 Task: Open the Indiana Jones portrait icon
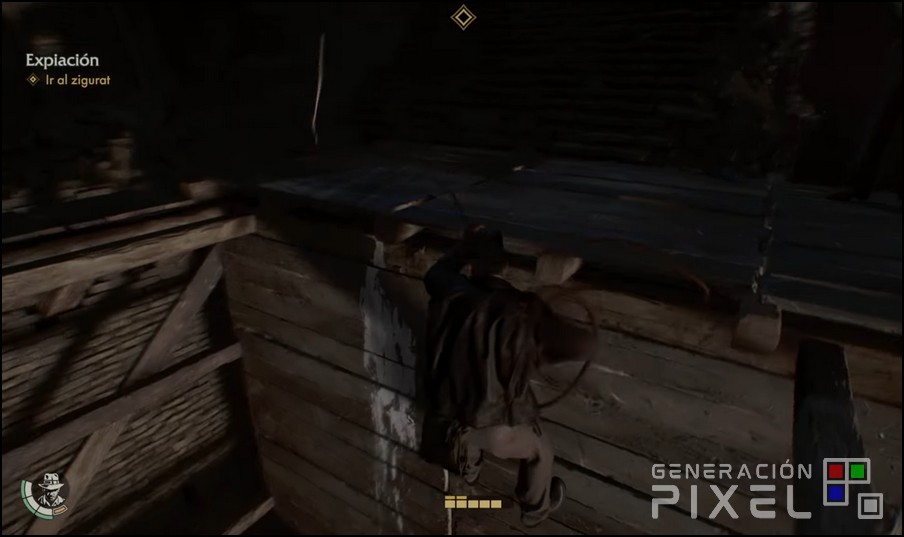[x=48, y=489]
